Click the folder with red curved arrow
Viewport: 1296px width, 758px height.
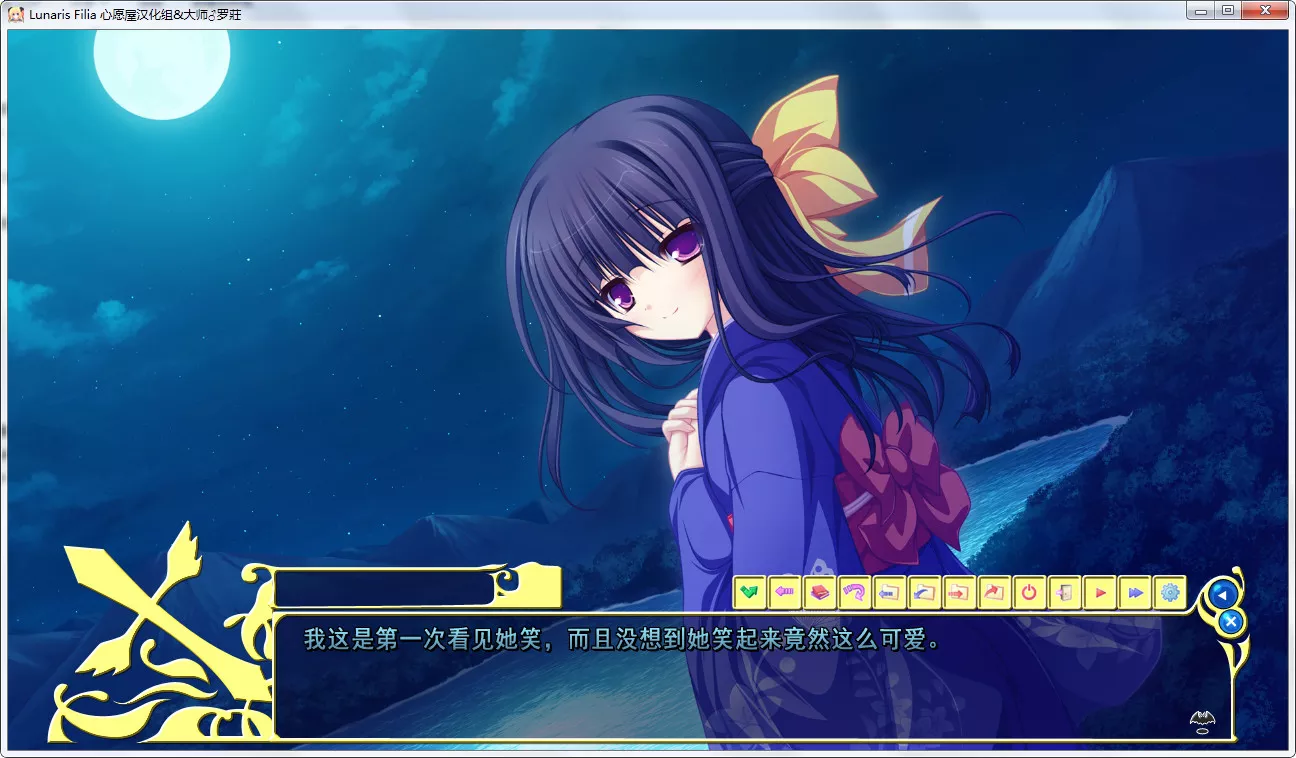pos(993,592)
